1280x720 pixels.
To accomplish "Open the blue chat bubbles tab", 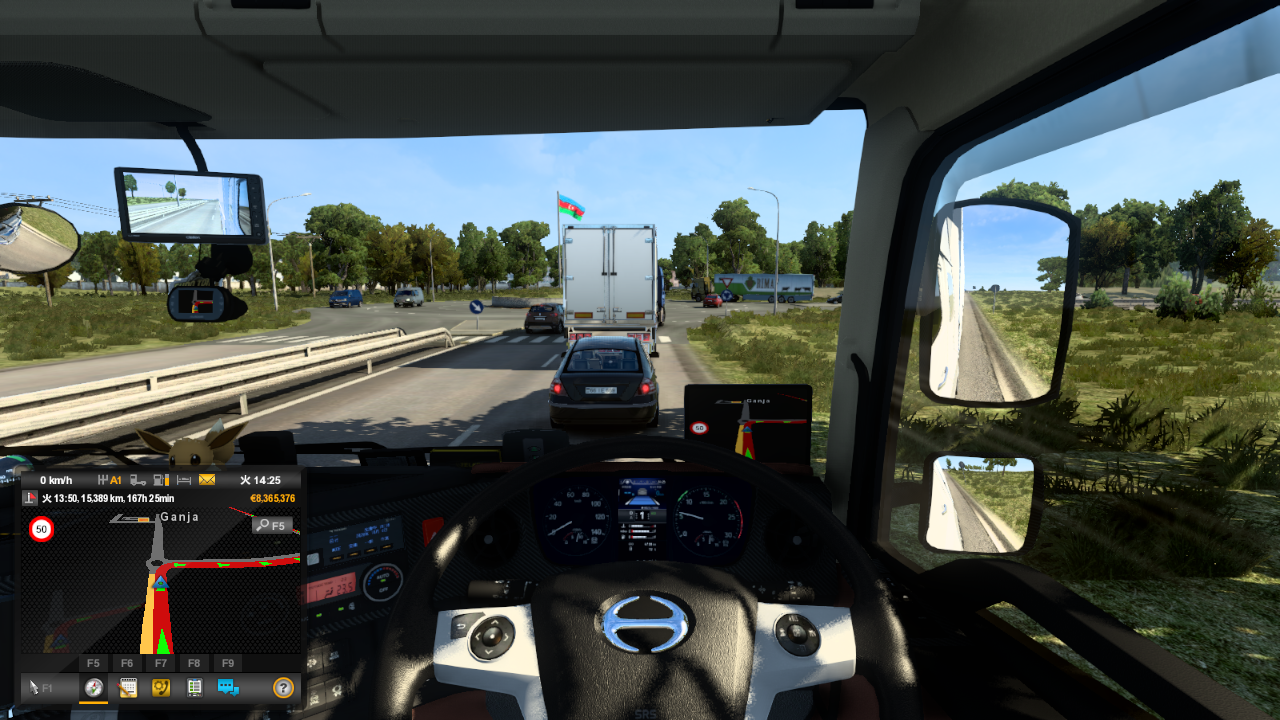I will pyautogui.click(x=228, y=687).
